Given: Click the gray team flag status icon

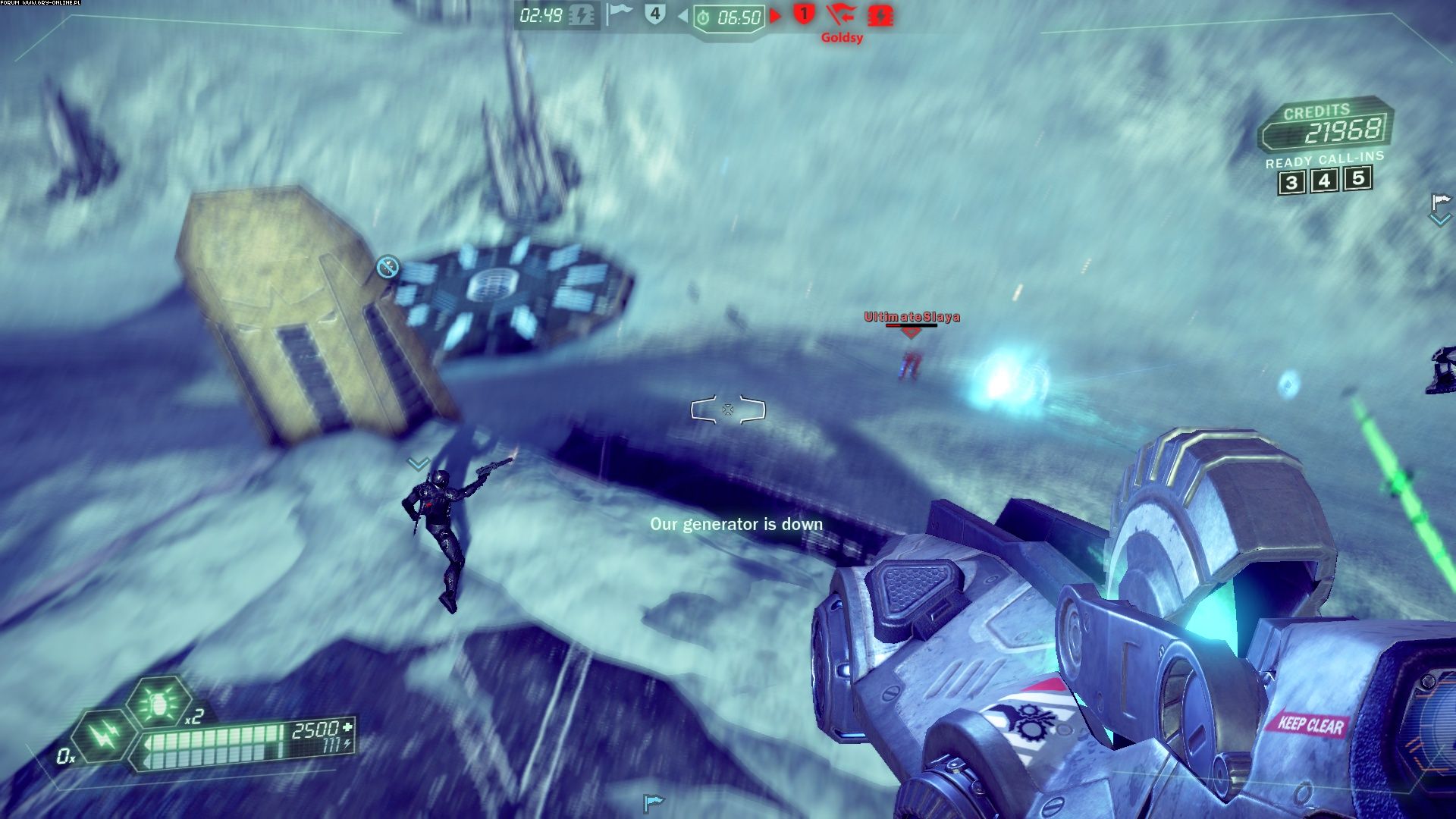Looking at the screenshot, I should [x=619, y=14].
